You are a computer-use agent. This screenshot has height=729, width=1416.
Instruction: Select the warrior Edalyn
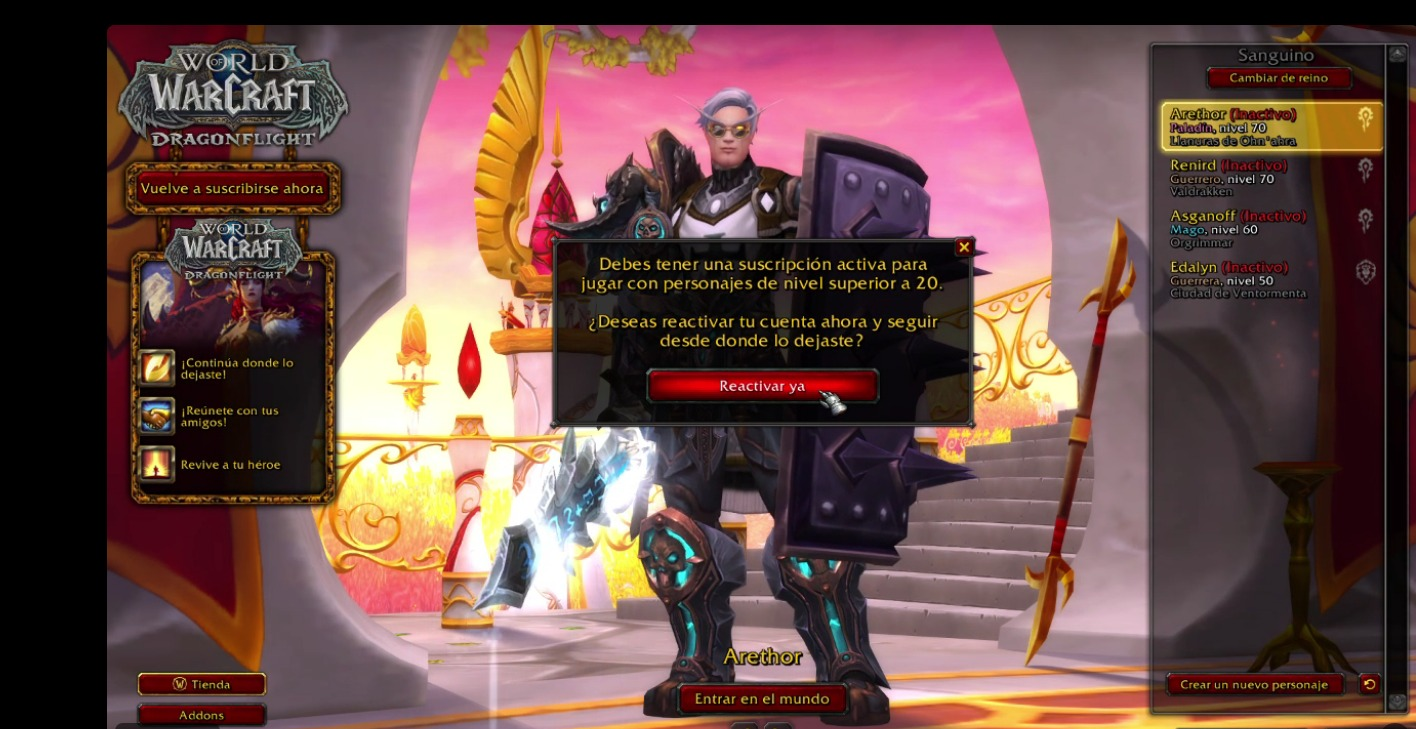[x=1270, y=279]
